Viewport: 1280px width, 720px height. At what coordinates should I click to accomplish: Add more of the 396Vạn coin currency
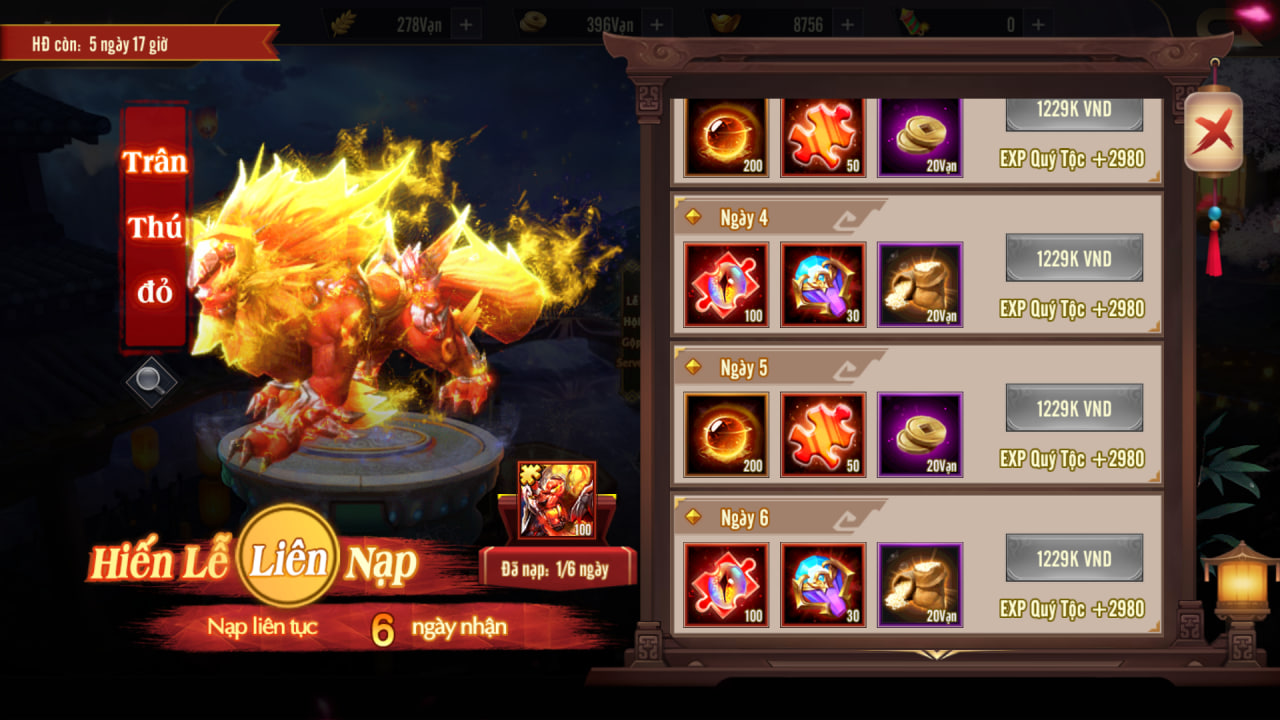point(656,24)
